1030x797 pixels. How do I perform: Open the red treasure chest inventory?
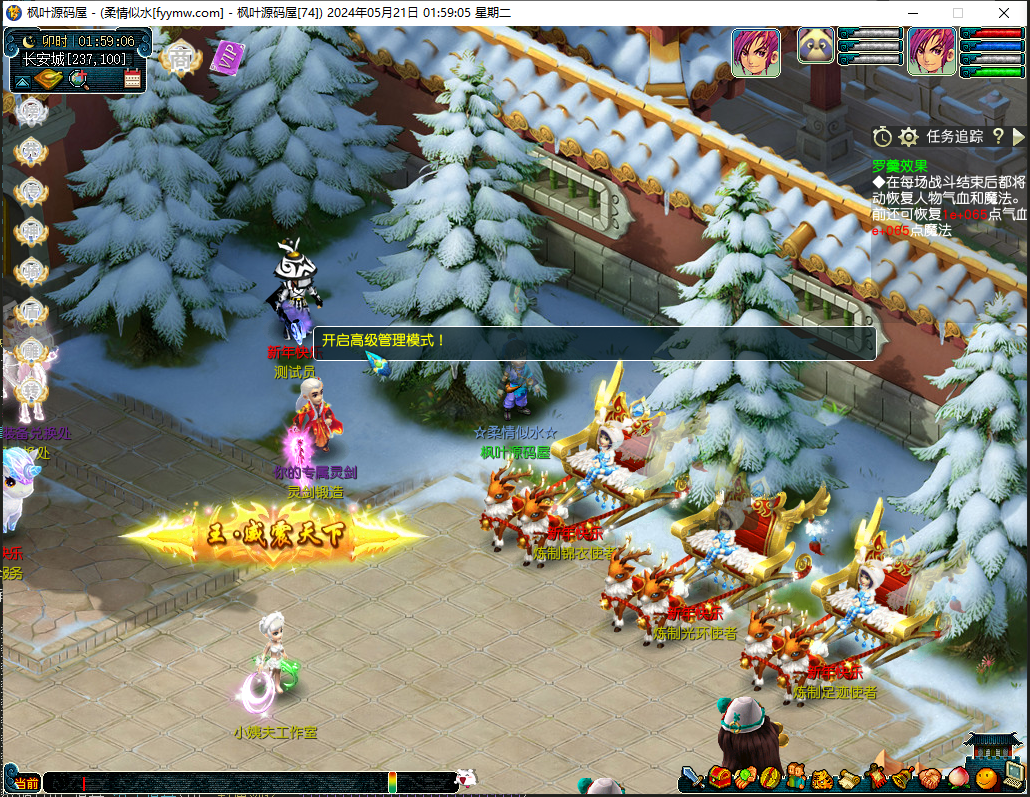pos(720,777)
